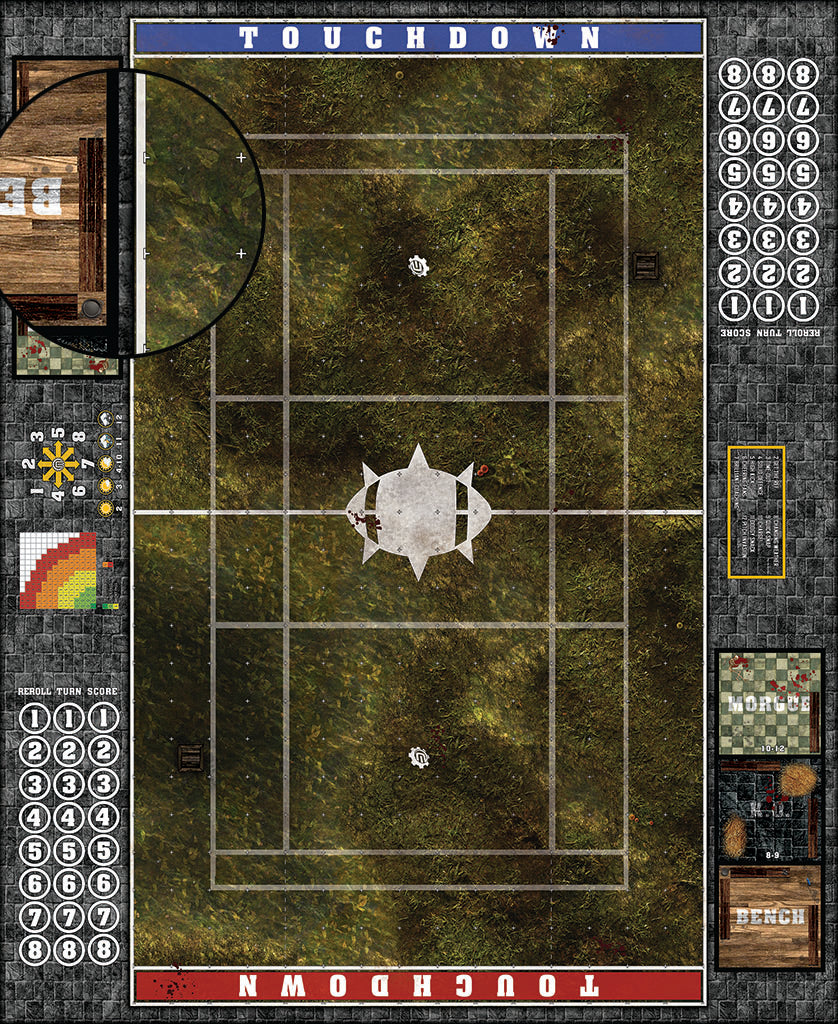Select the yellow scatter direction compass
This screenshot has width=838, height=1024.
[x=59, y=465]
